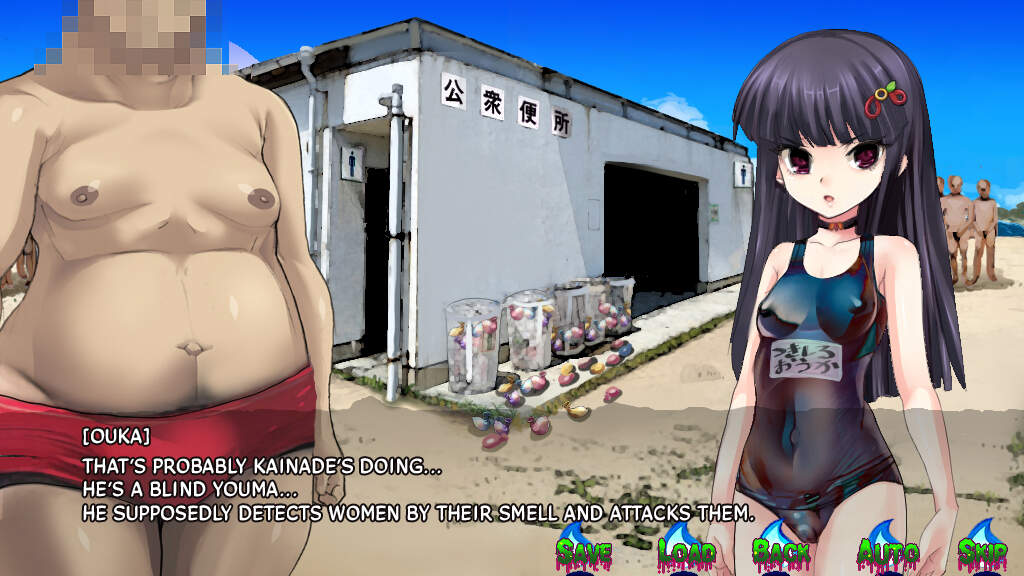This screenshot has width=1024, height=576.
Task: Activate the Skip button
Action: (981, 551)
